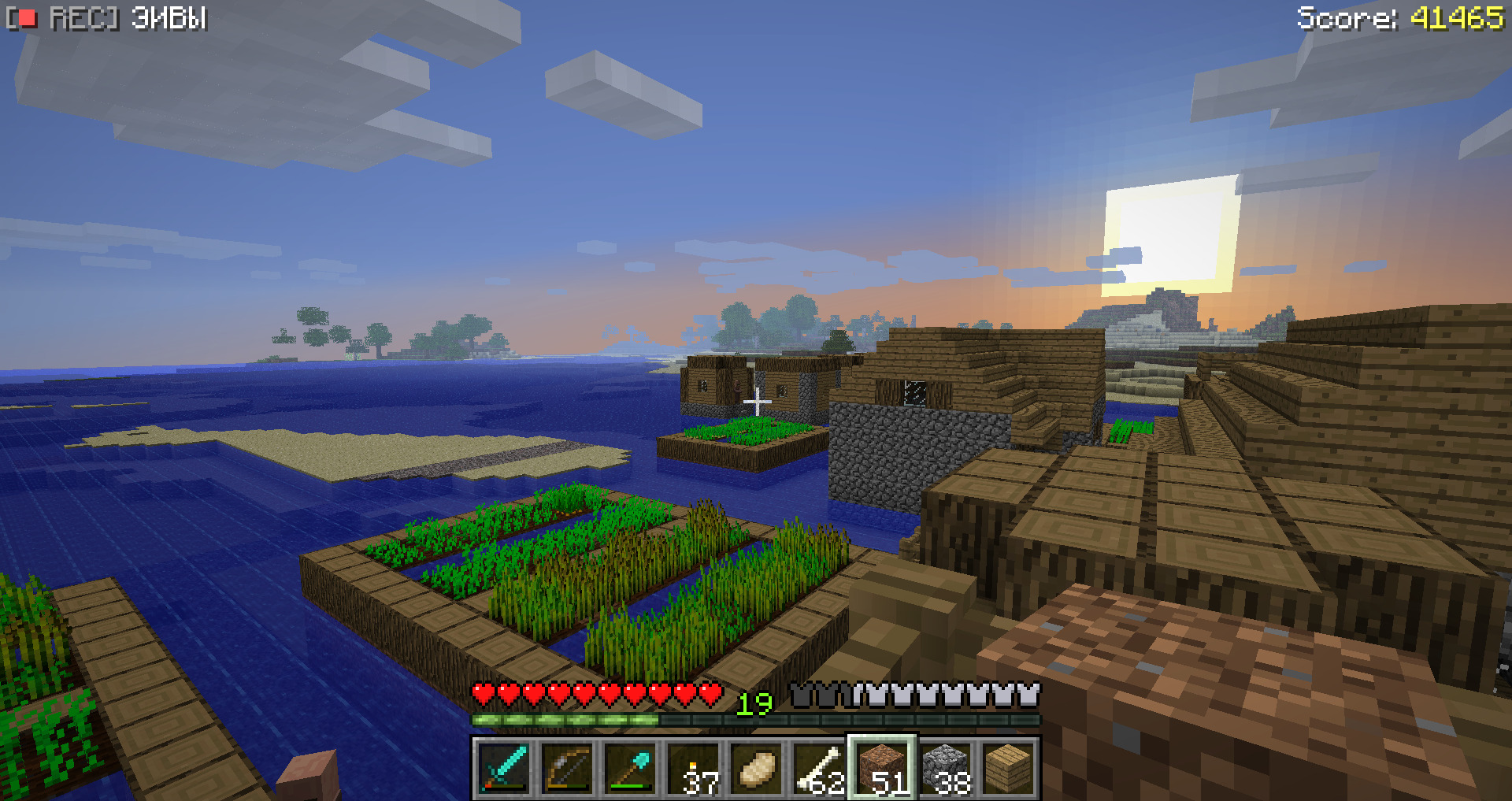Switch to the diamond shovel slot
Screen dimensions: 1512x801
(630, 768)
